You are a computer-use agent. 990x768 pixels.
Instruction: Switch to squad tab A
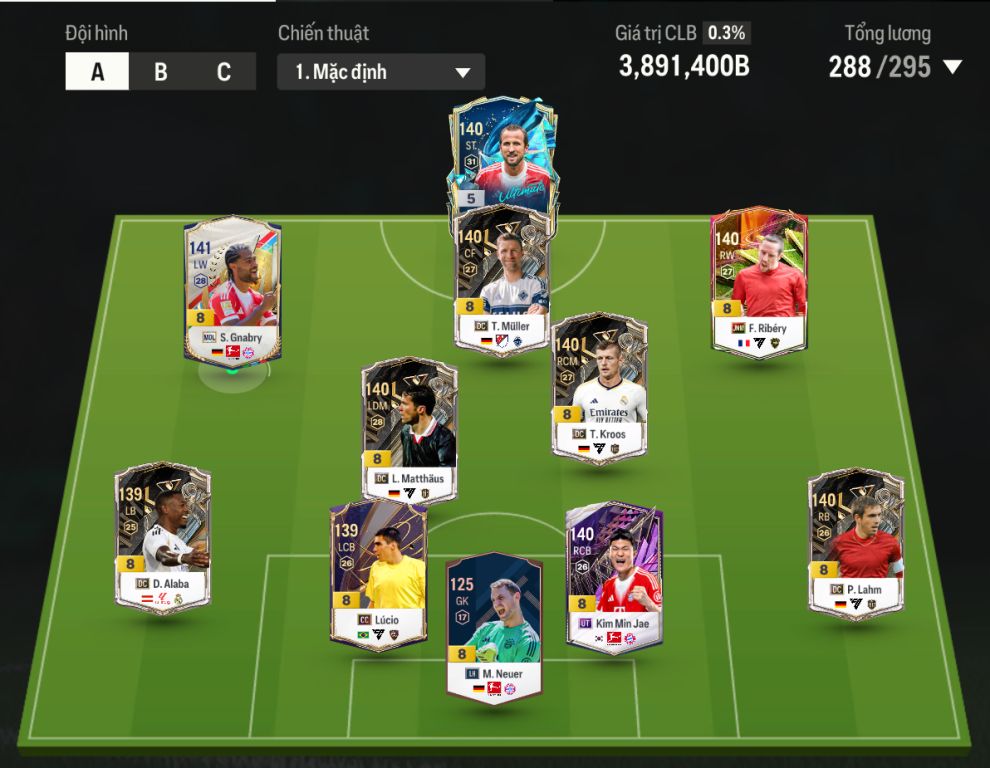click(x=97, y=72)
